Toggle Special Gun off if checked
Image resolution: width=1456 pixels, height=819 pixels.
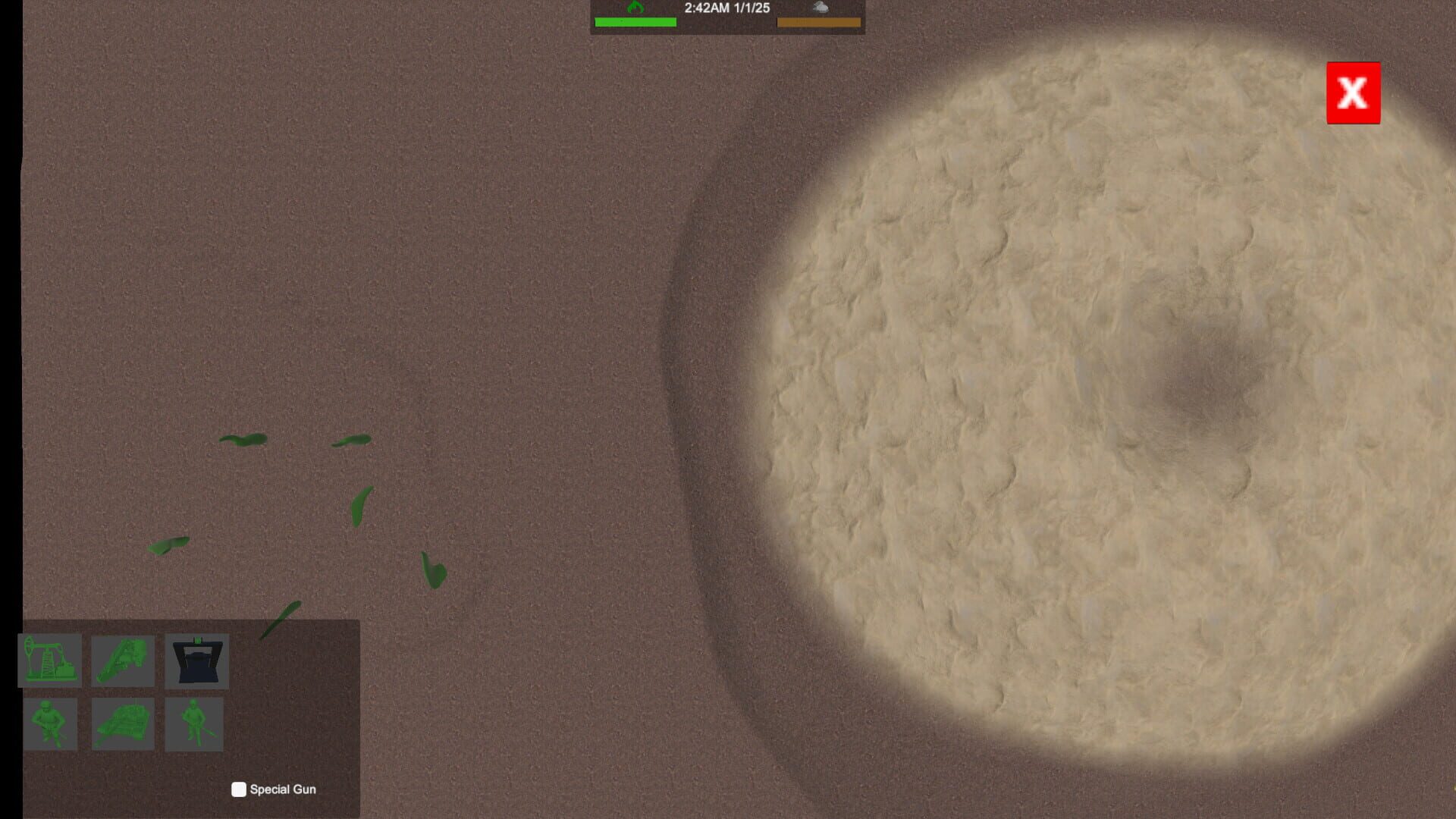pos(237,789)
